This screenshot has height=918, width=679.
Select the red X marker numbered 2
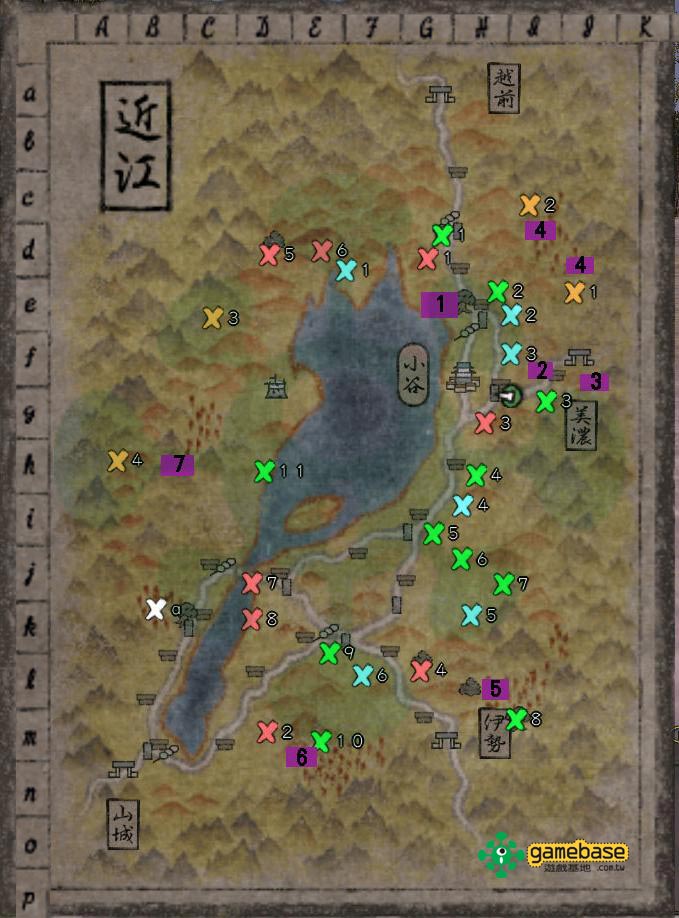click(x=267, y=732)
